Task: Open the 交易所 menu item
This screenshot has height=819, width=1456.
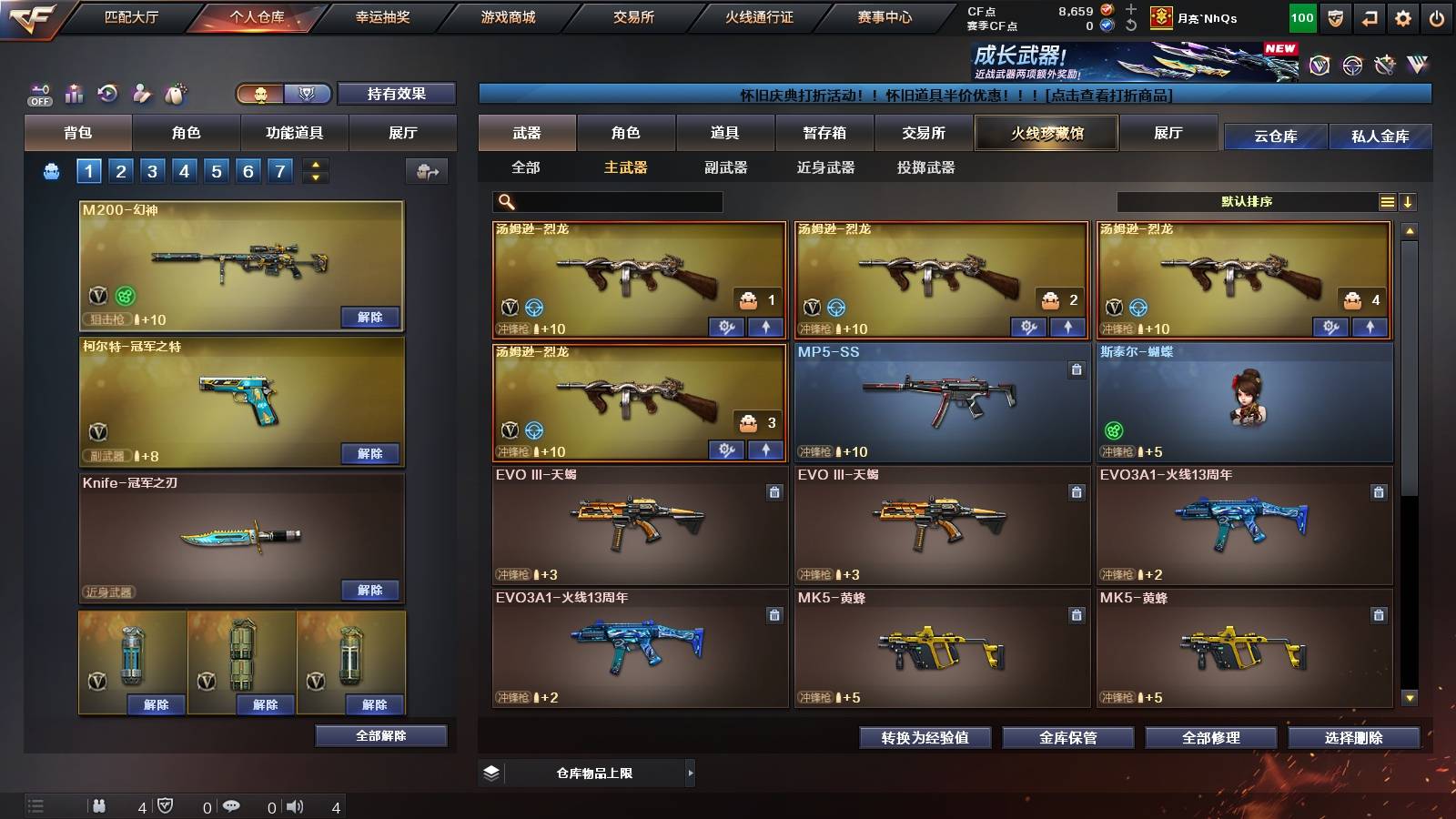Action: 630,16
